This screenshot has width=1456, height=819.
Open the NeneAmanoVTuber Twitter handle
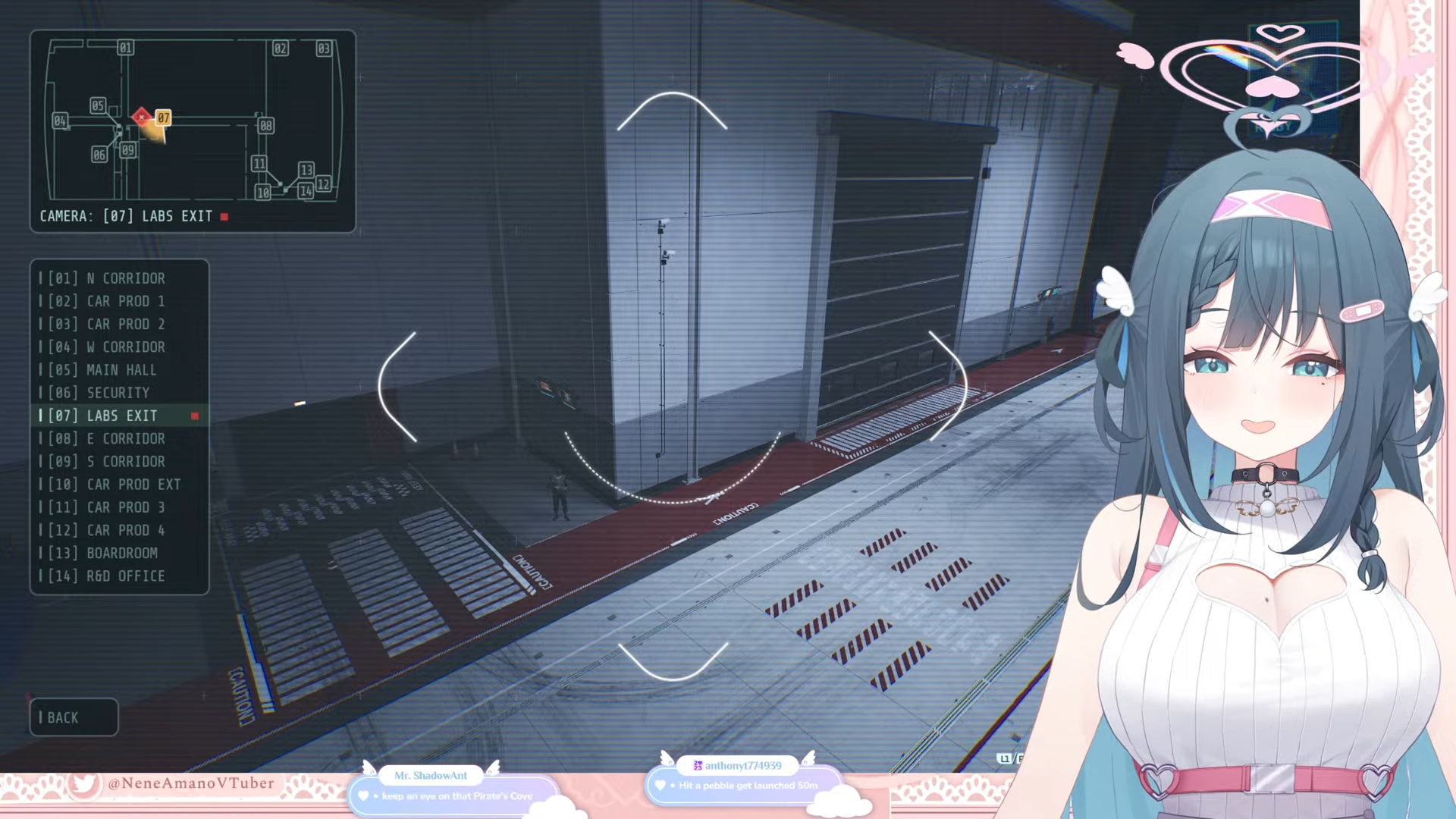[190, 783]
